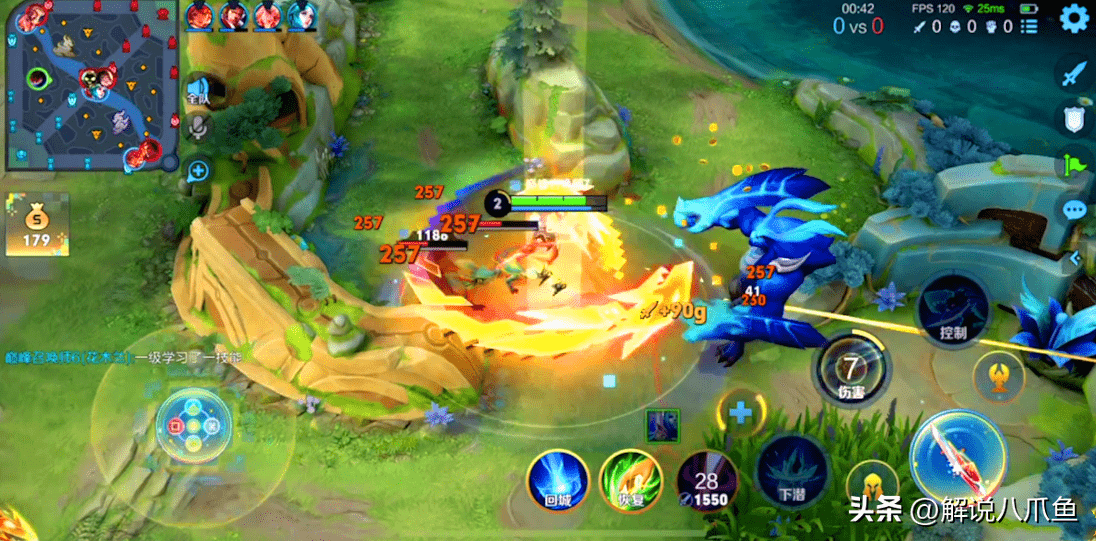Toggle the microphone button
The width and height of the screenshot is (1096, 541).
(x=198, y=126)
